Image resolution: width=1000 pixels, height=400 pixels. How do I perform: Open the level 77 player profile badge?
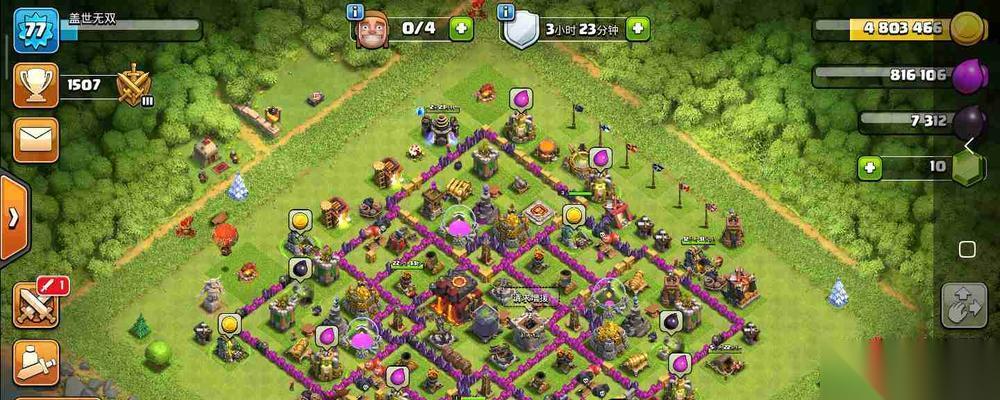pyautogui.click(x=34, y=27)
